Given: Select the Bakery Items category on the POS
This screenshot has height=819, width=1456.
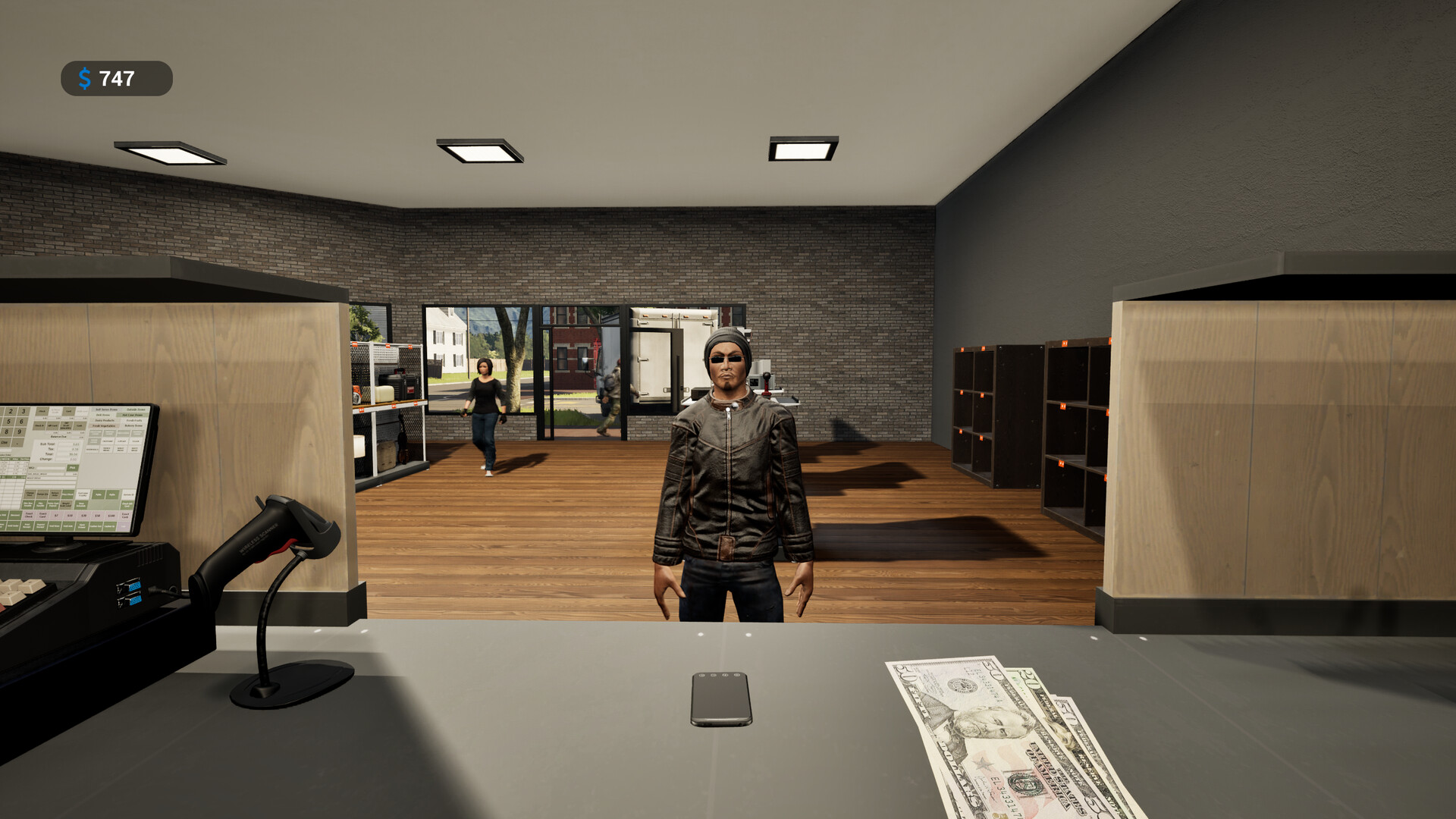Looking at the screenshot, I should click(x=133, y=426).
